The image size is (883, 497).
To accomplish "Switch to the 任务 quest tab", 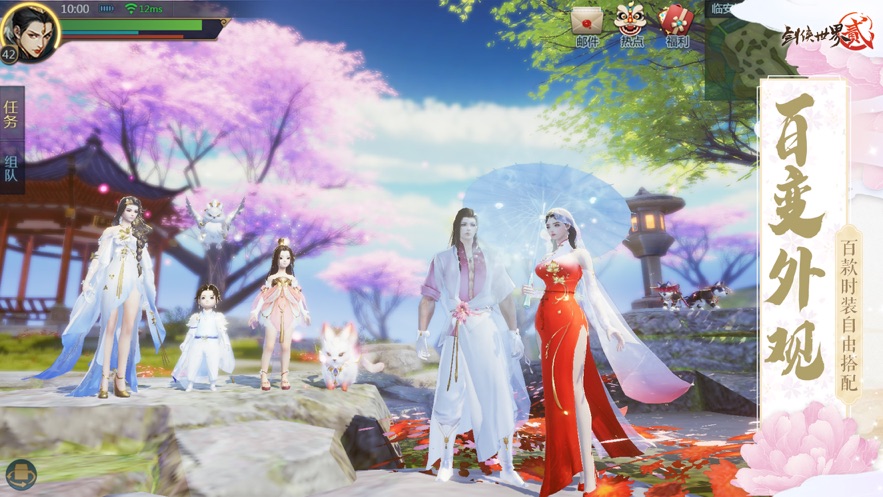I will point(12,115).
